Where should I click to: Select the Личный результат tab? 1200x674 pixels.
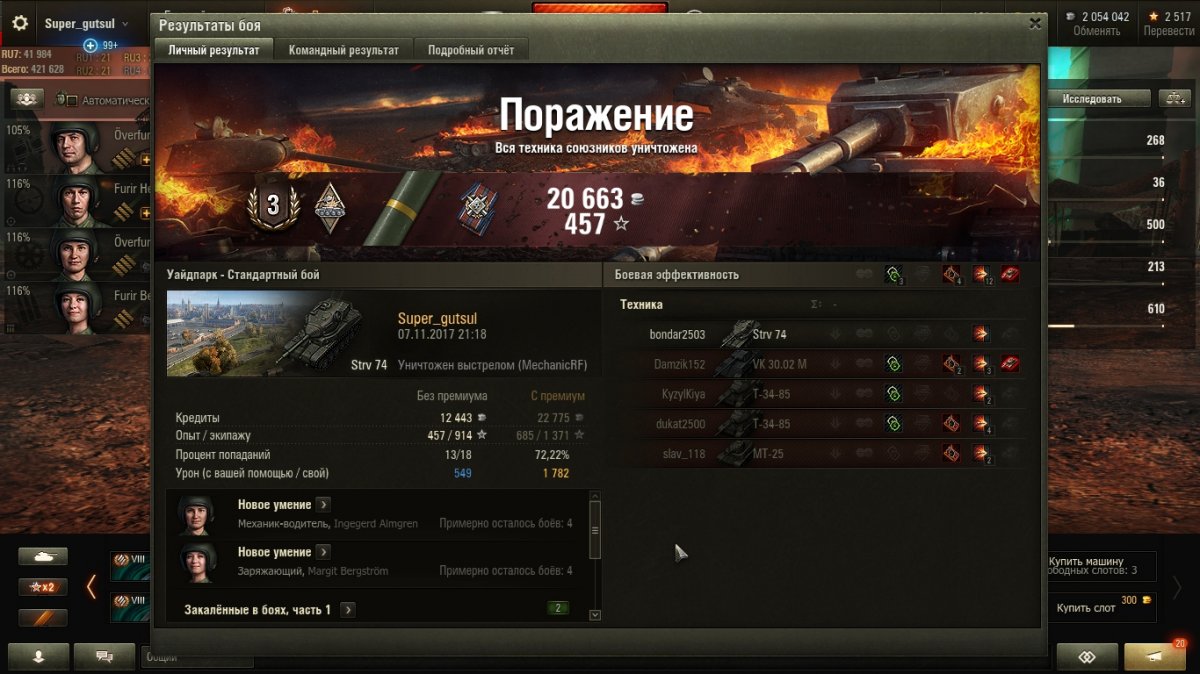pyautogui.click(x=213, y=50)
